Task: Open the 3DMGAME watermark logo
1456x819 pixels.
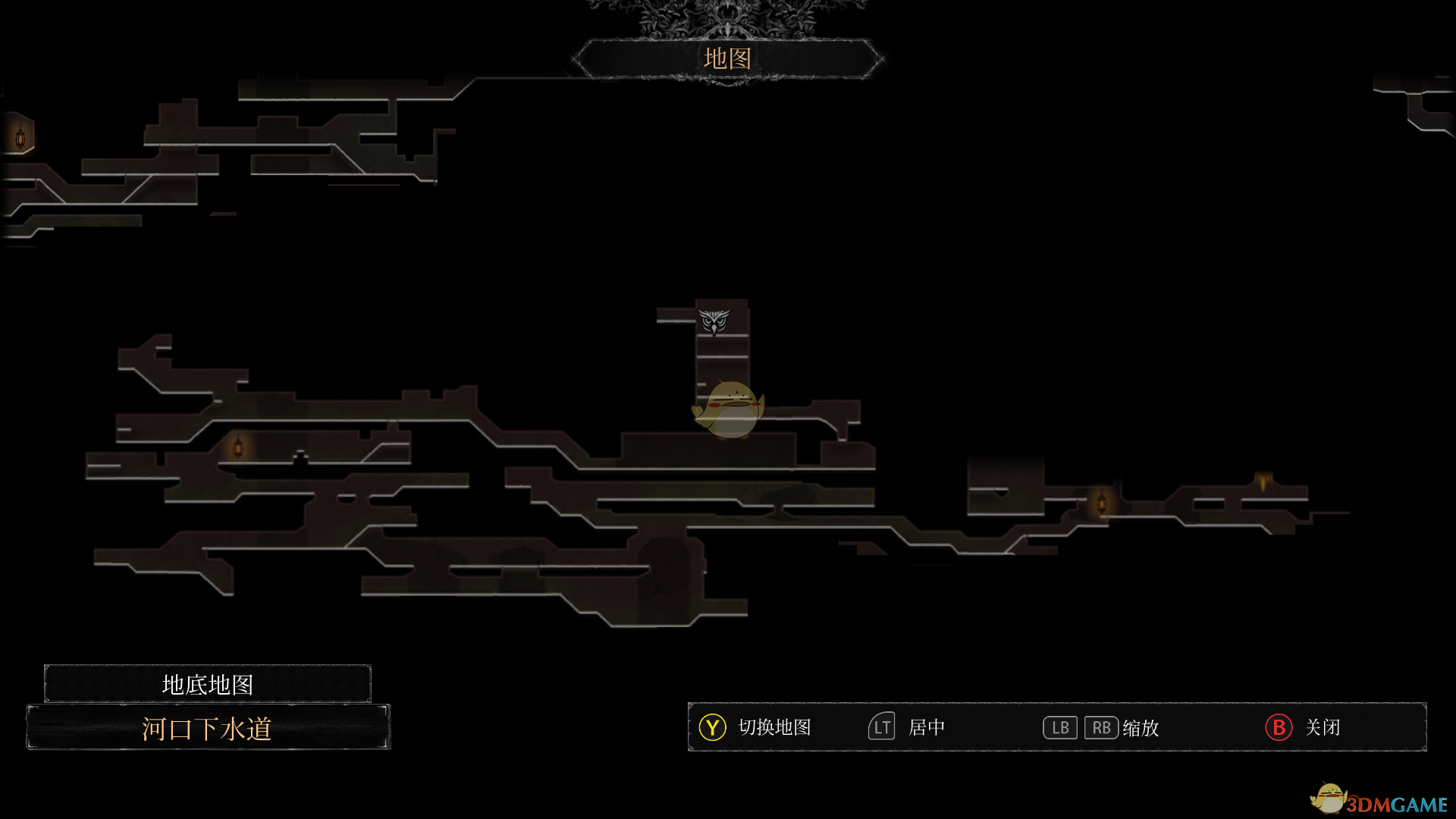Action: [1379, 801]
